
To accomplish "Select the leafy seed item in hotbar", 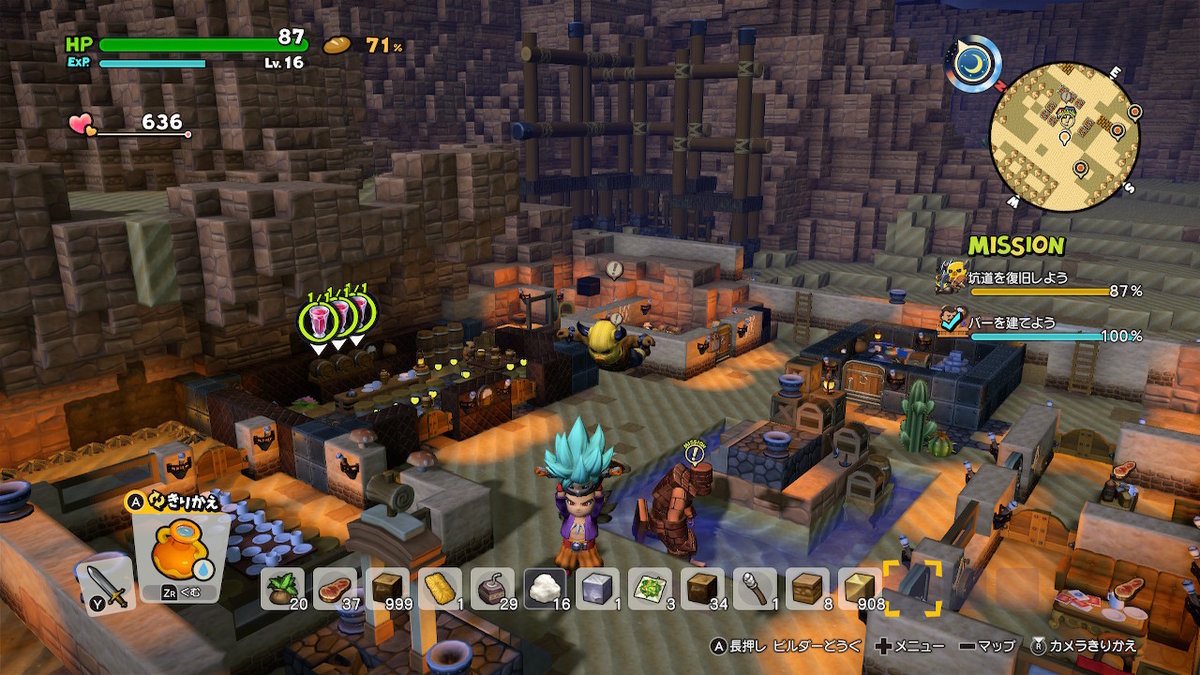I will (x=282, y=588).
